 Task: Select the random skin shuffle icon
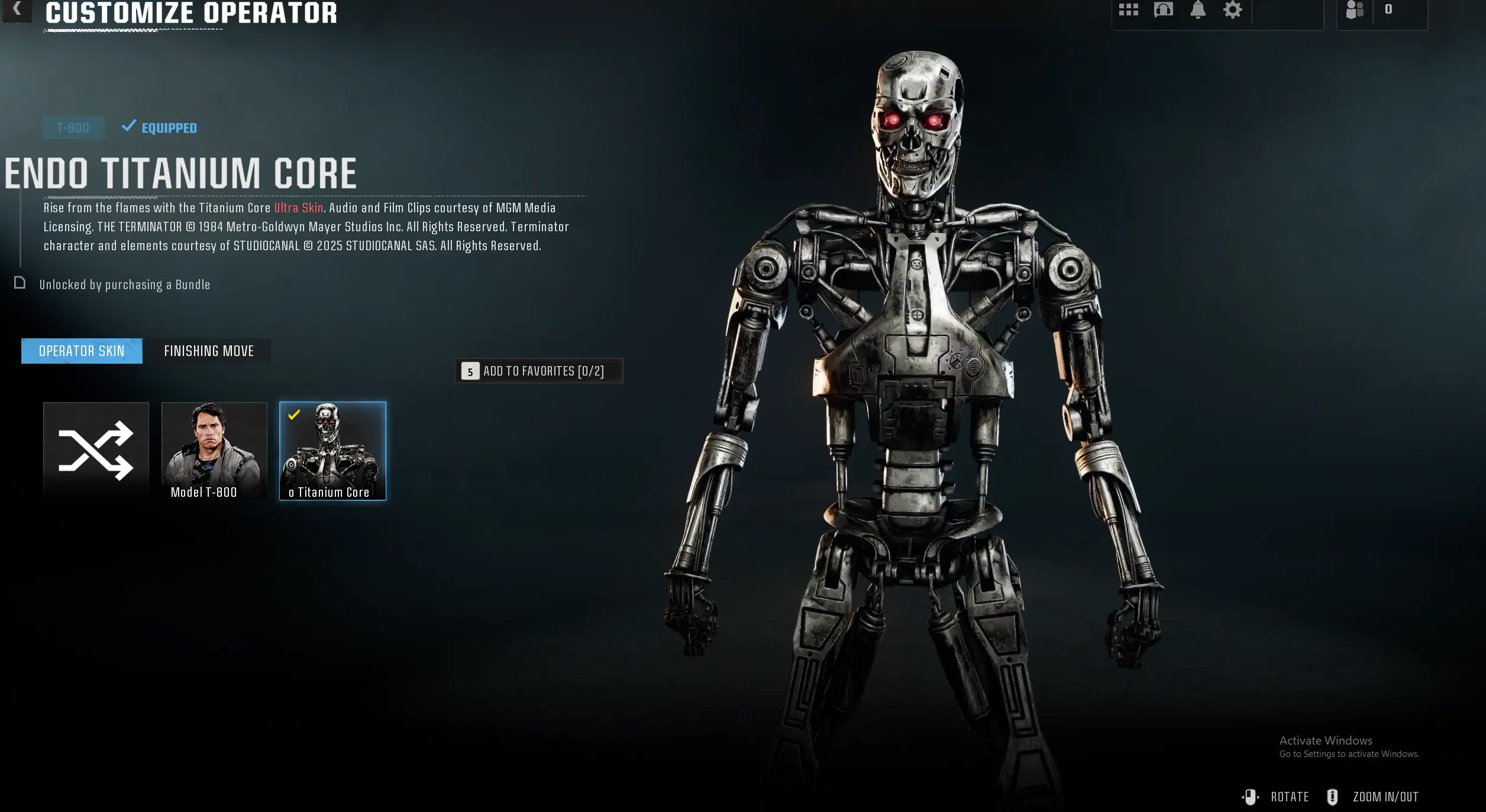[x=96, y=452]
